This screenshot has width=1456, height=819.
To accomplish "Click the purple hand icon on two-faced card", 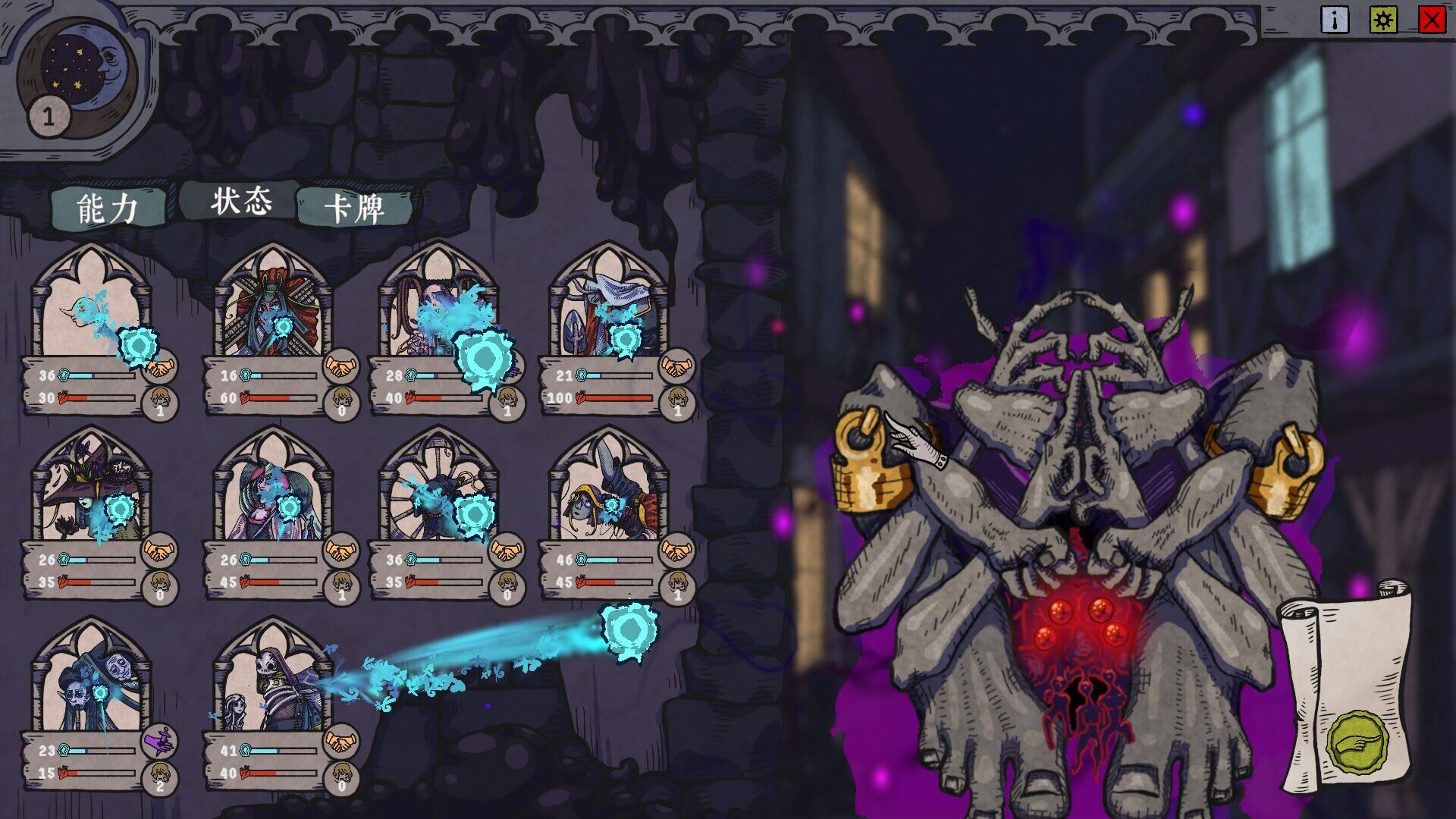I will click(159, 741).
